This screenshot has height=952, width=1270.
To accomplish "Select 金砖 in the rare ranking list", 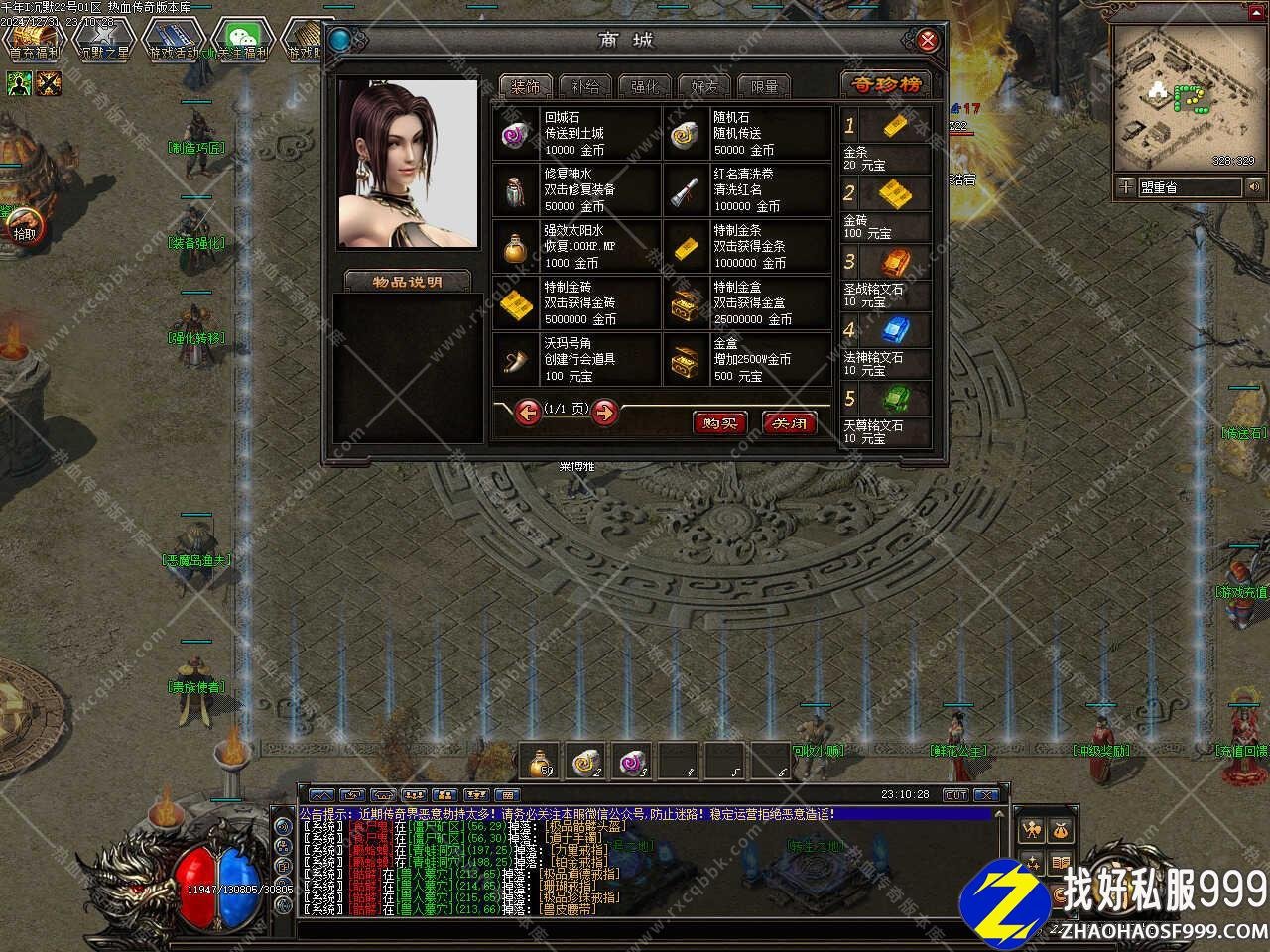I will 886,208.
